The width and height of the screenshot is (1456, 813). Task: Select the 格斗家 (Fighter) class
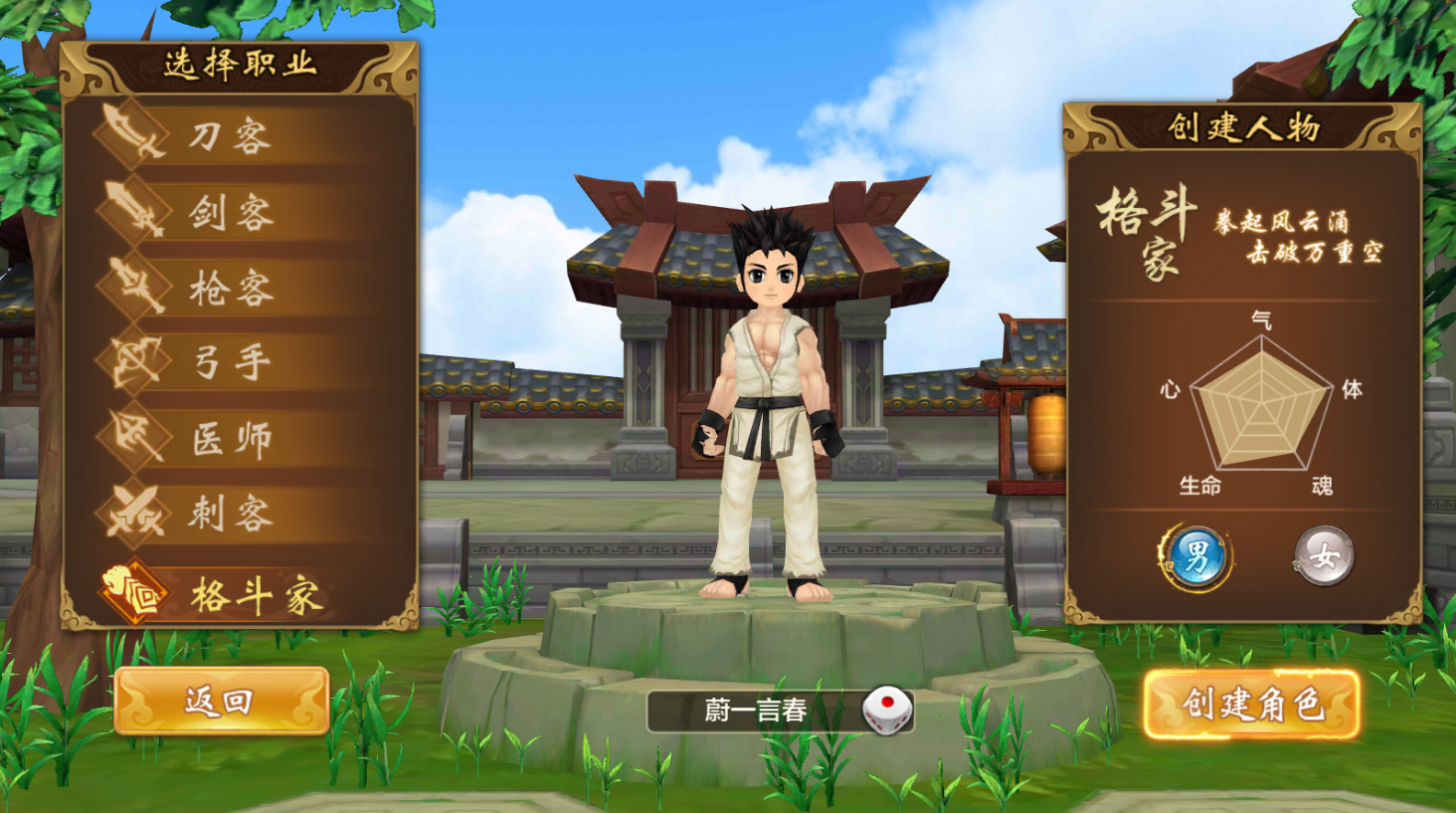[x=248, y=595]
